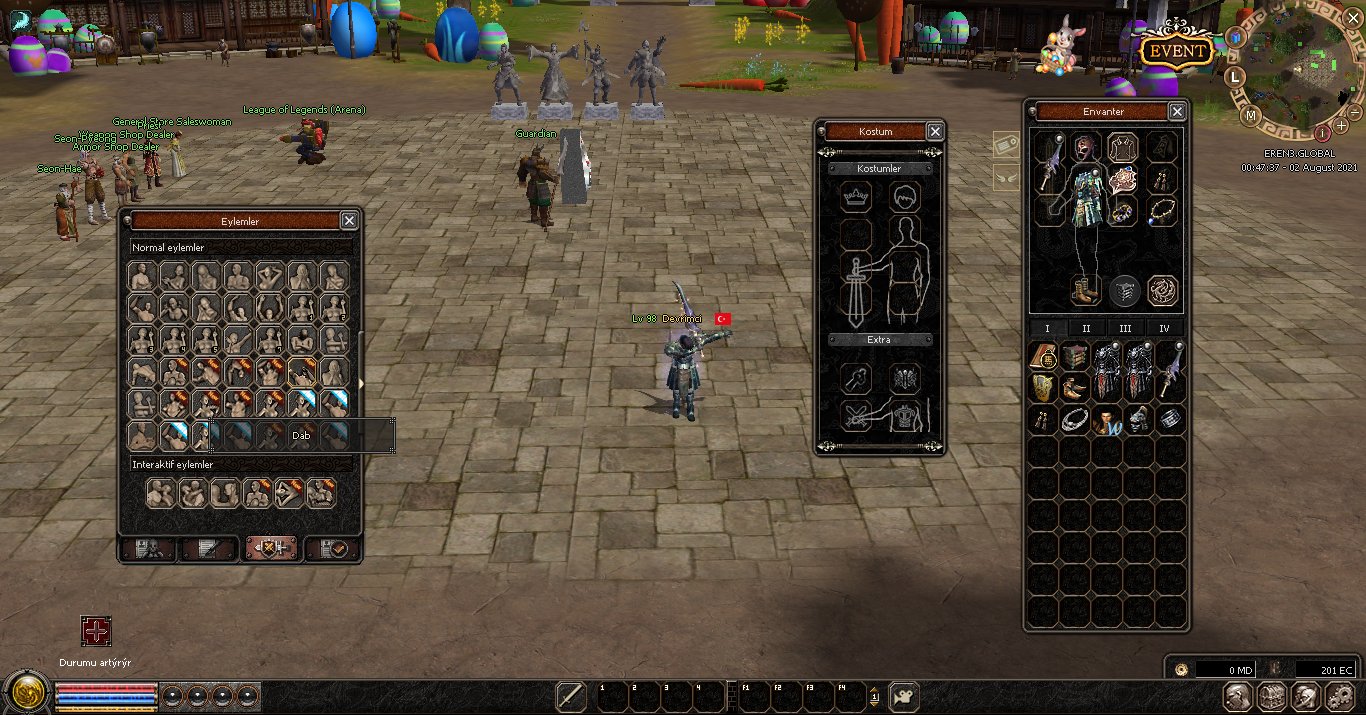Click the sword quick slot on the hotbar
1366x715 pixels.
tap(570, 695)
